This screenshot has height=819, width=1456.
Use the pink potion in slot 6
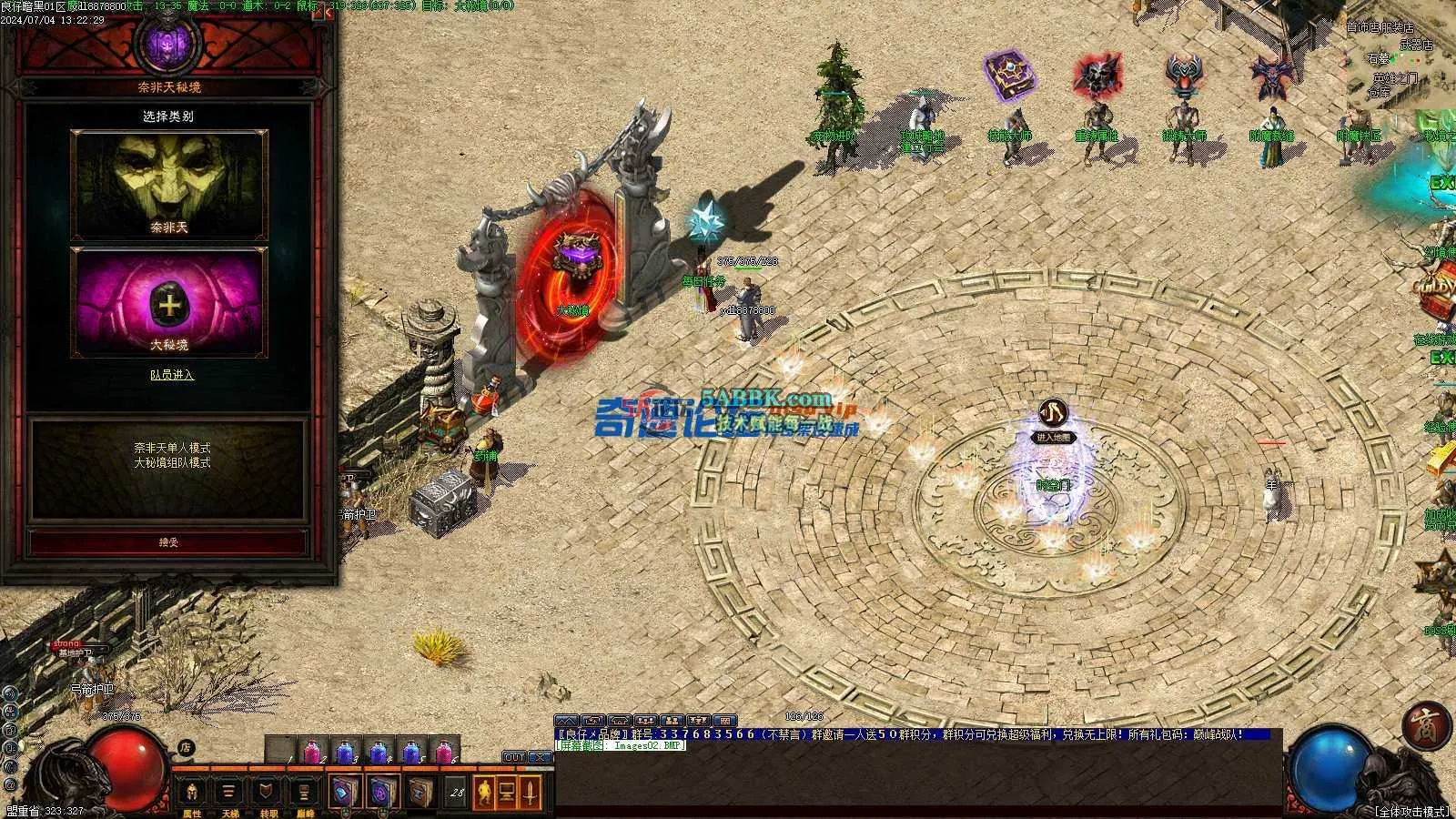(x=443, y=752)
